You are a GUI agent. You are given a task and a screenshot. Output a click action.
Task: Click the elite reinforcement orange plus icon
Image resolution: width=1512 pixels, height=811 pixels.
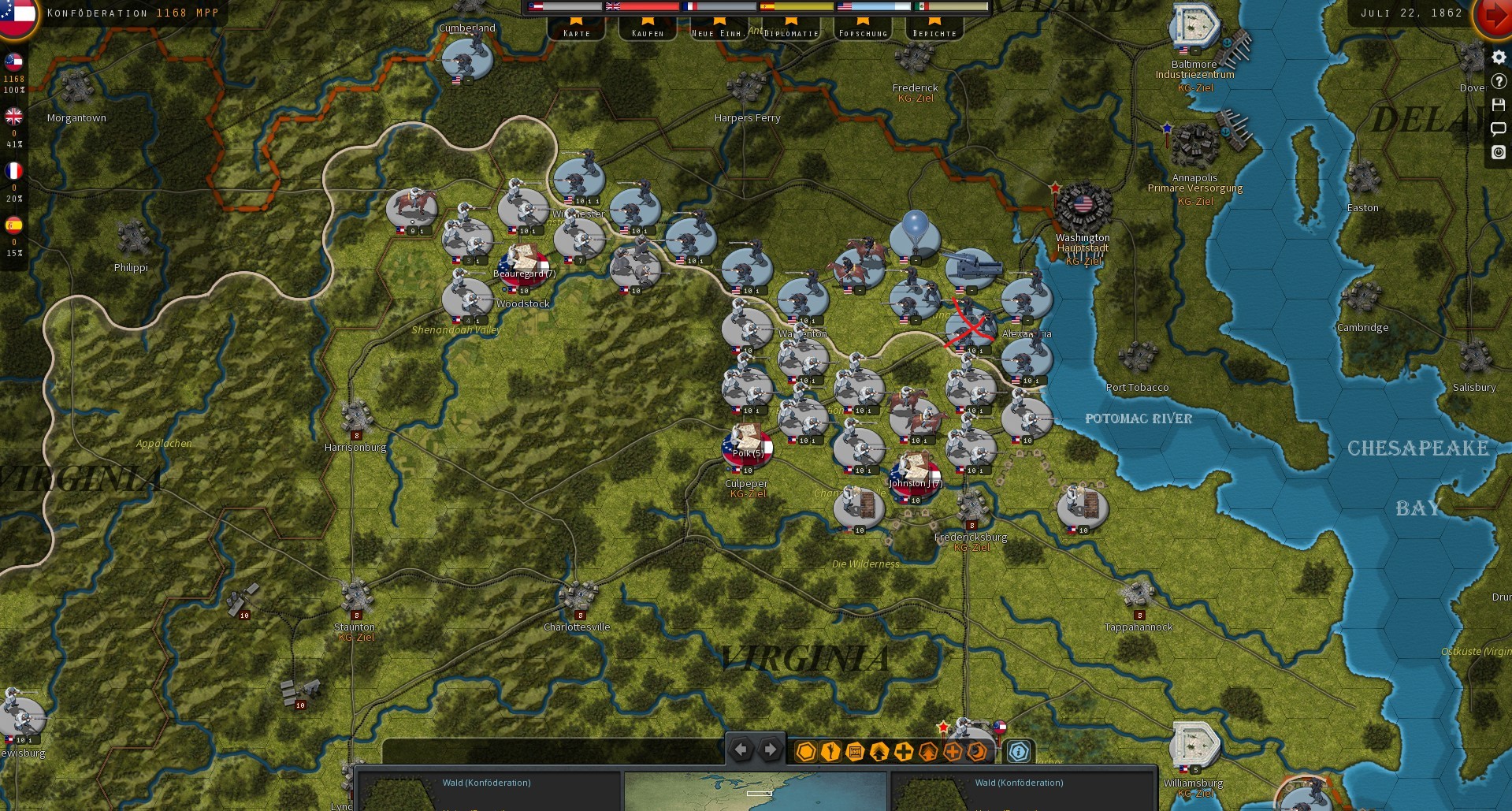[x=952, y=753]
